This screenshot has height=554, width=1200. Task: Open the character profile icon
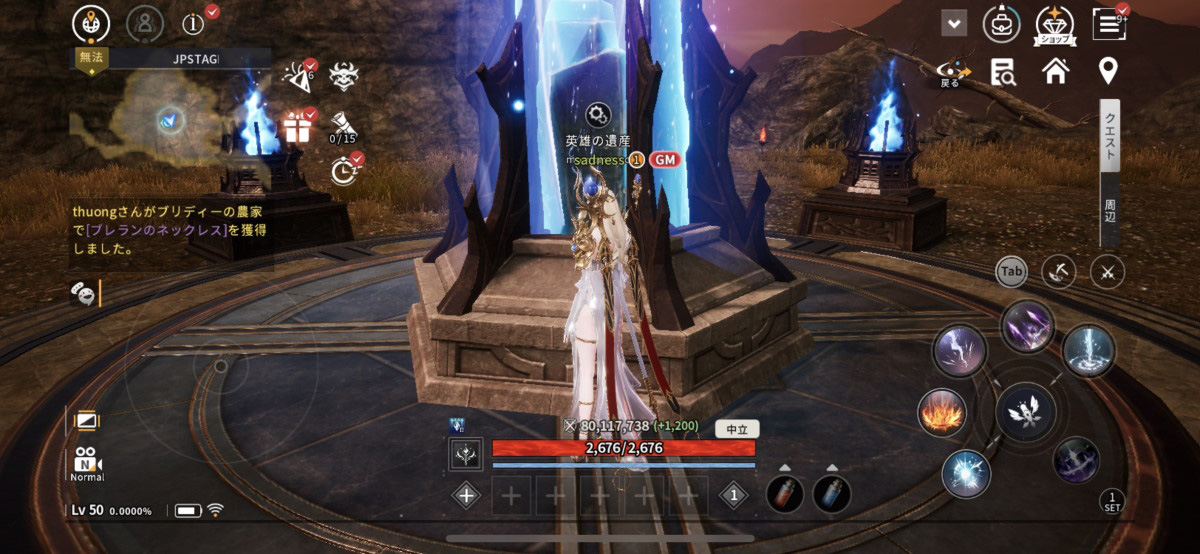[146, 22]
